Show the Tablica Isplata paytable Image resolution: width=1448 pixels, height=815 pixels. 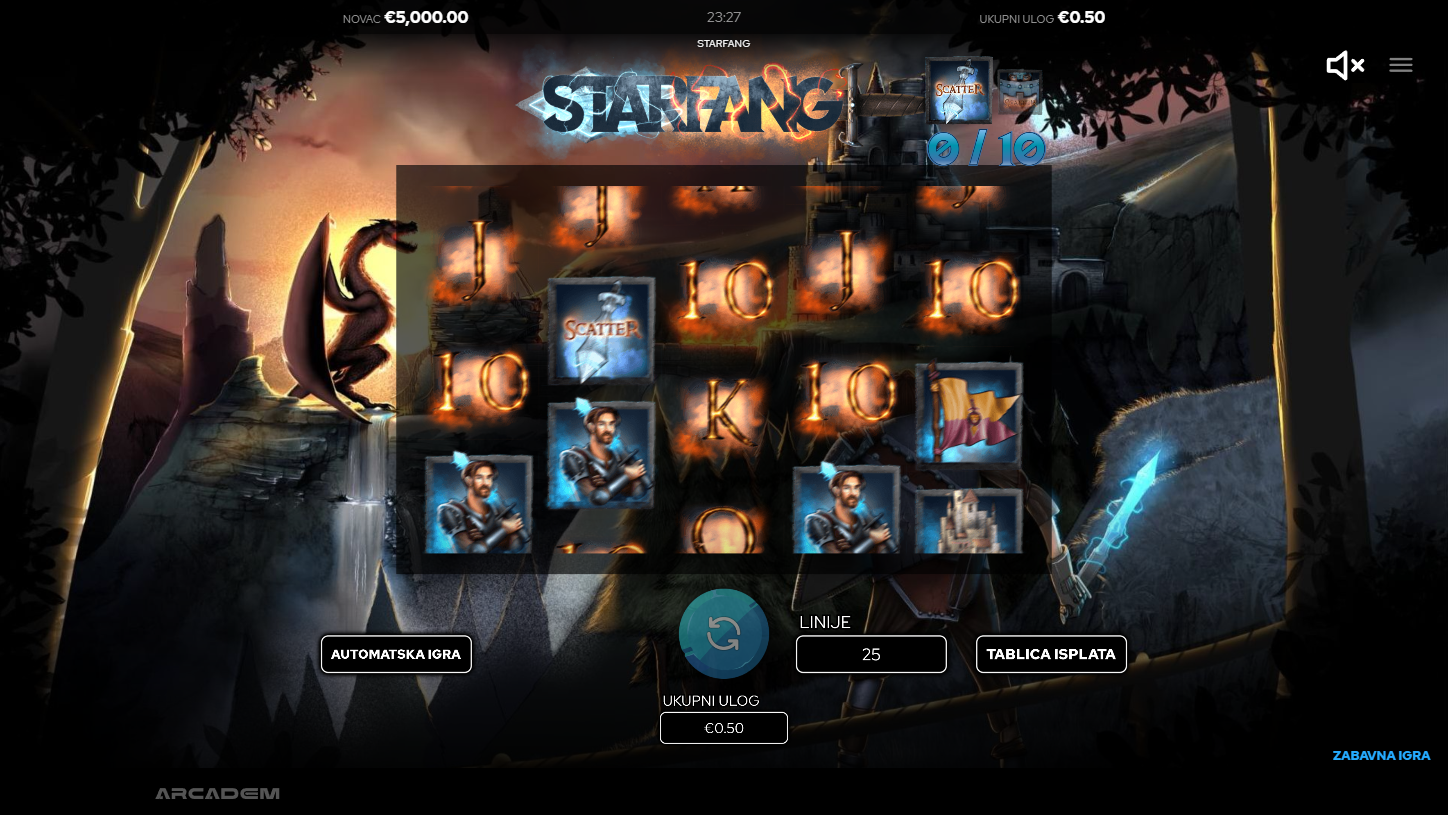point(1051,654)
